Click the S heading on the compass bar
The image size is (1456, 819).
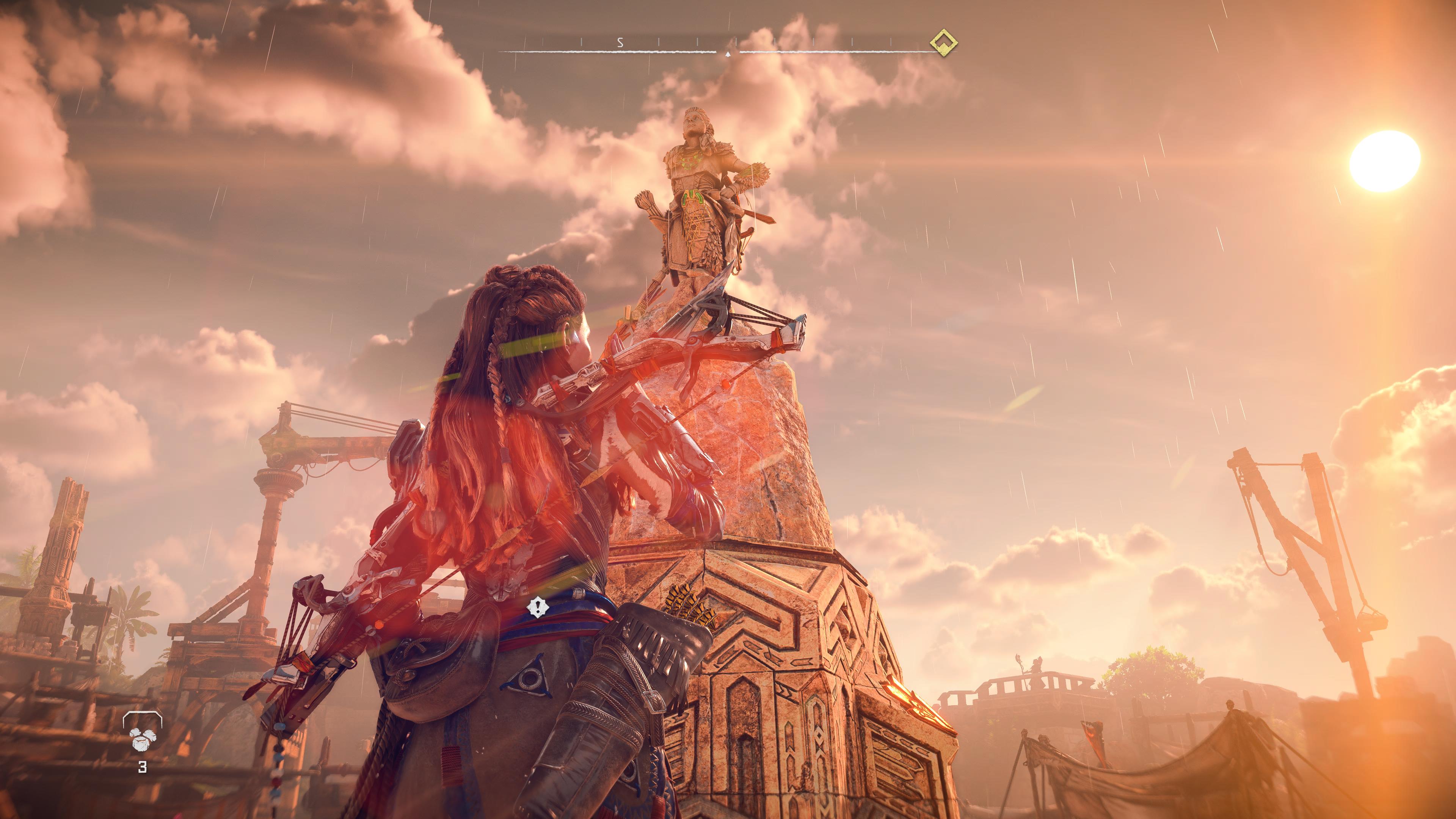point(620,42)
